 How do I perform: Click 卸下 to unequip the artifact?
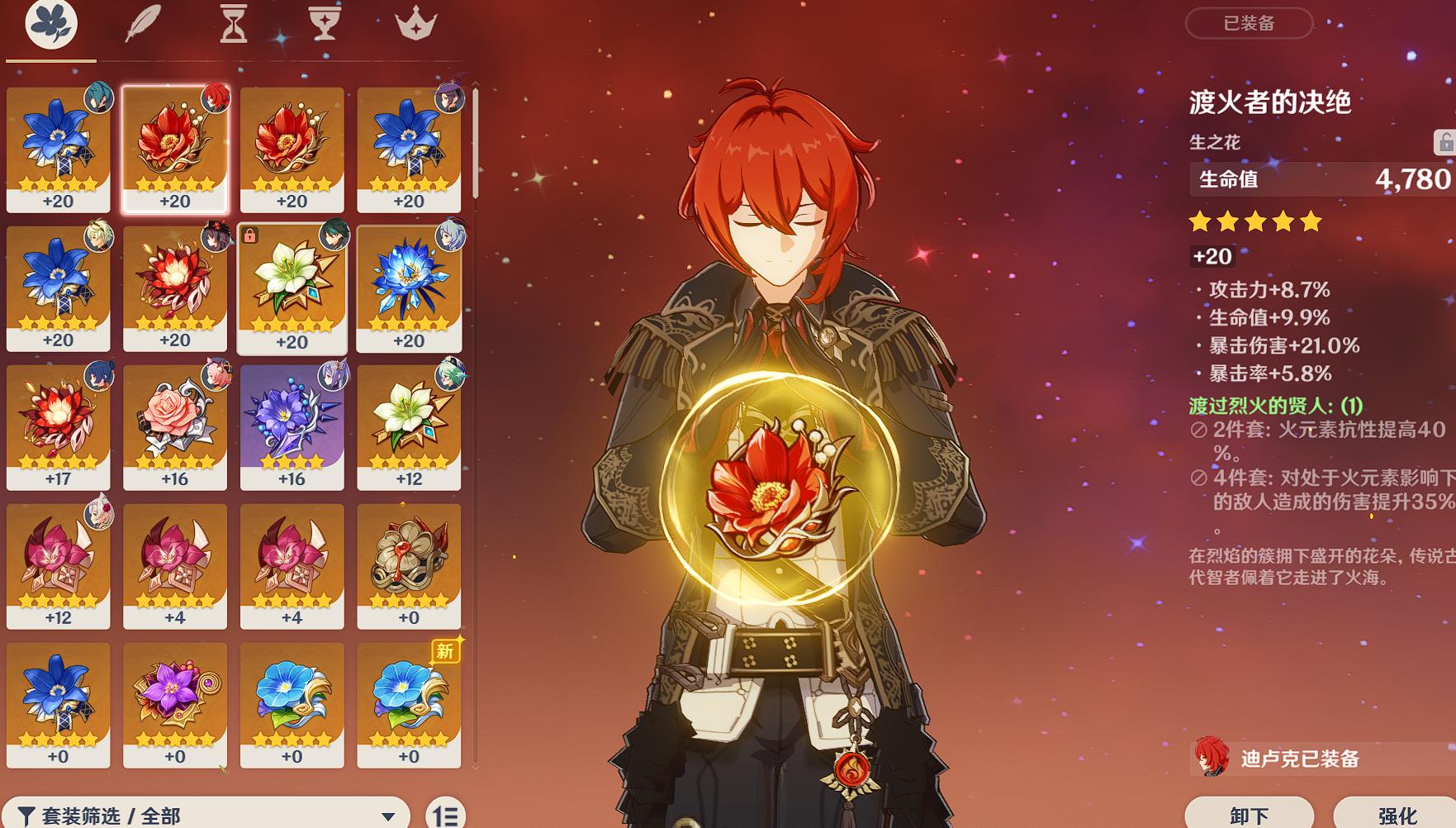click(x=1249, y=813)
